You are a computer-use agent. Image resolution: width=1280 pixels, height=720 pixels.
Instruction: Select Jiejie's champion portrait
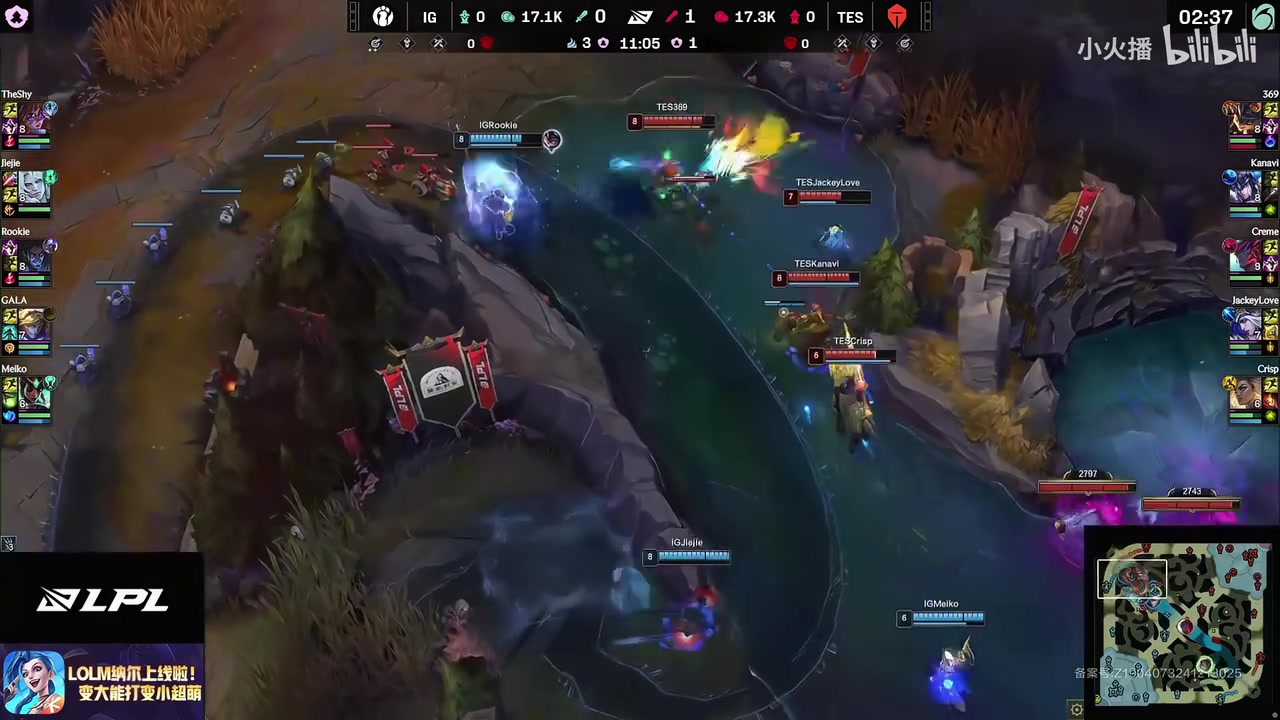[x=35, y=186]
